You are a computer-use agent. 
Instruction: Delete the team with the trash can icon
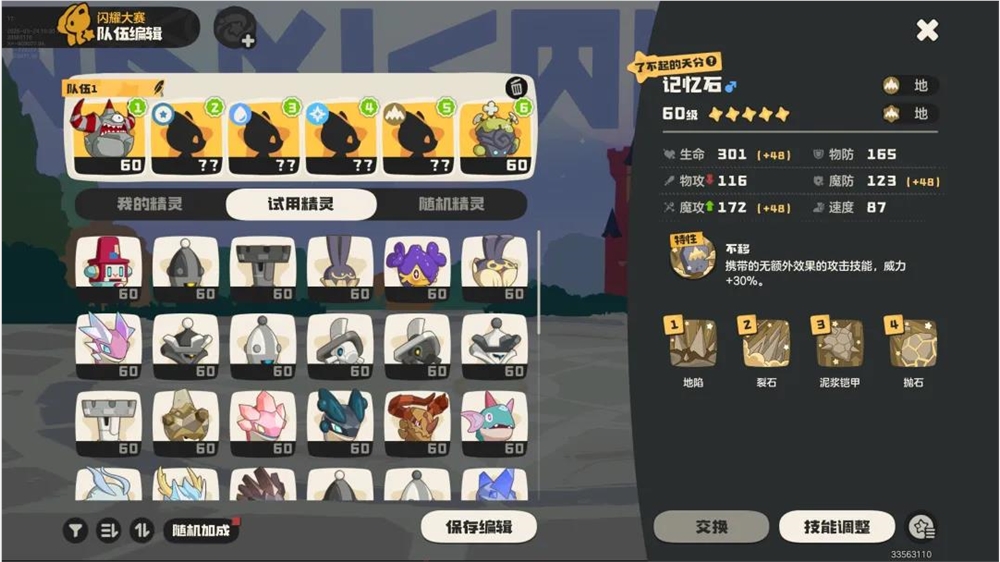pyautogui.click(x=516, y=88)
